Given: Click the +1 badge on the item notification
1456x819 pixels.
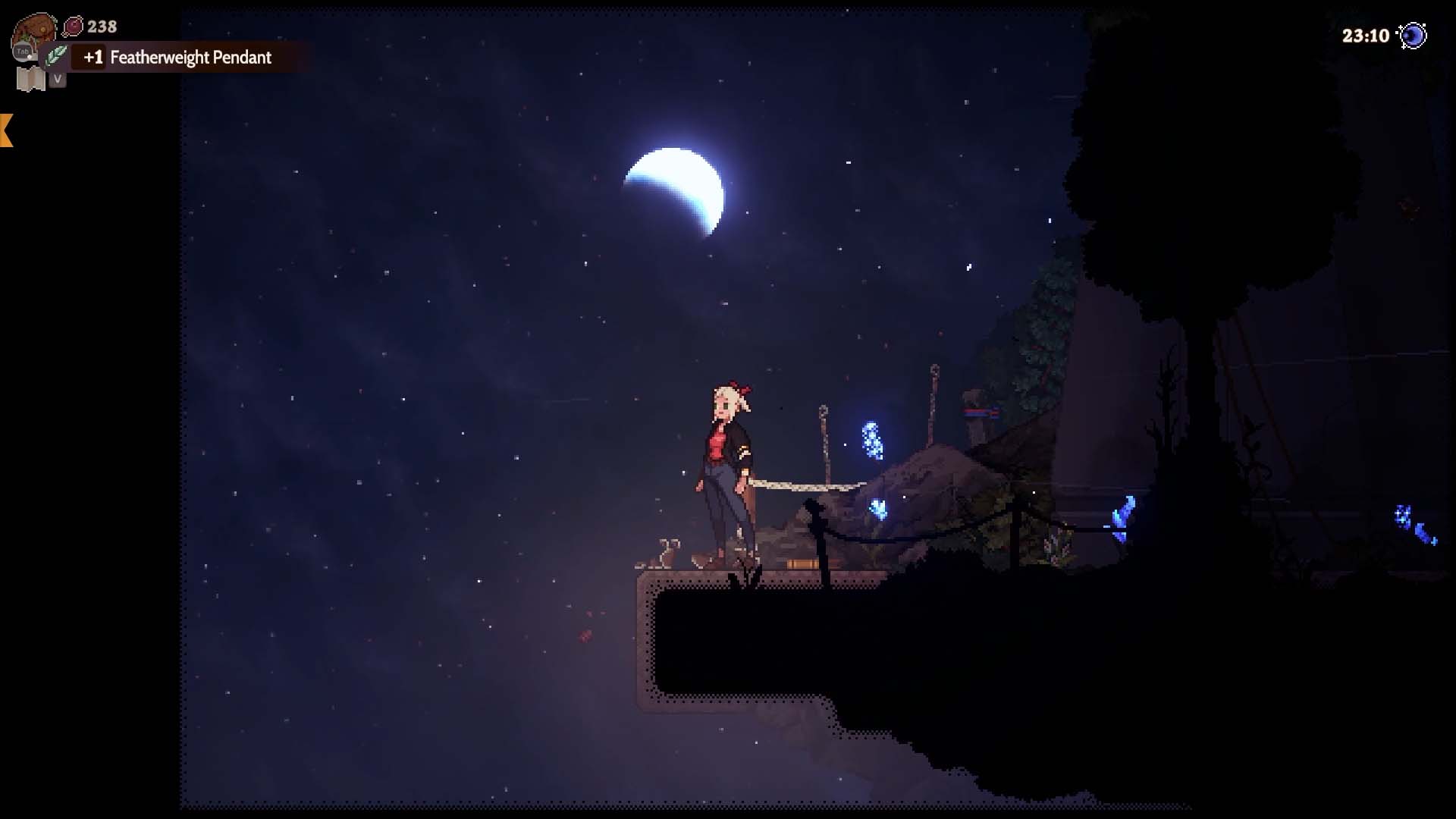Looking at the screenshot, I should click(92, 58).
